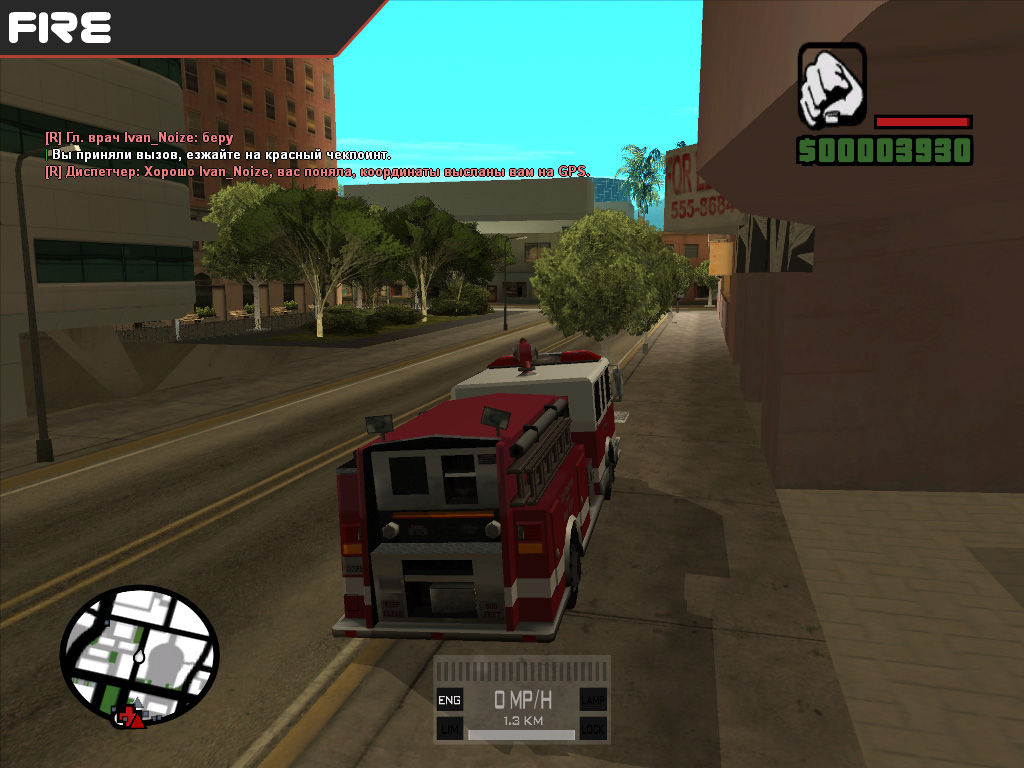The height and width of the screenshot is (768, 1024).
Task: Toggle the LAMP headlights indicator
Action: pyautogui.click(x=593, y=700)
